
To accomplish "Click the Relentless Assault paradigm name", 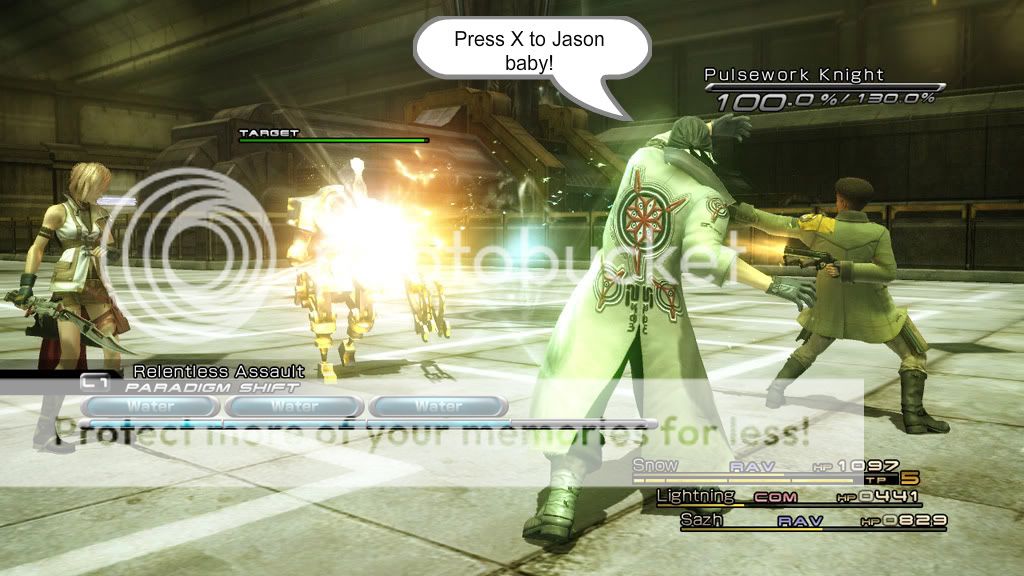I will (x=218, y=372).
